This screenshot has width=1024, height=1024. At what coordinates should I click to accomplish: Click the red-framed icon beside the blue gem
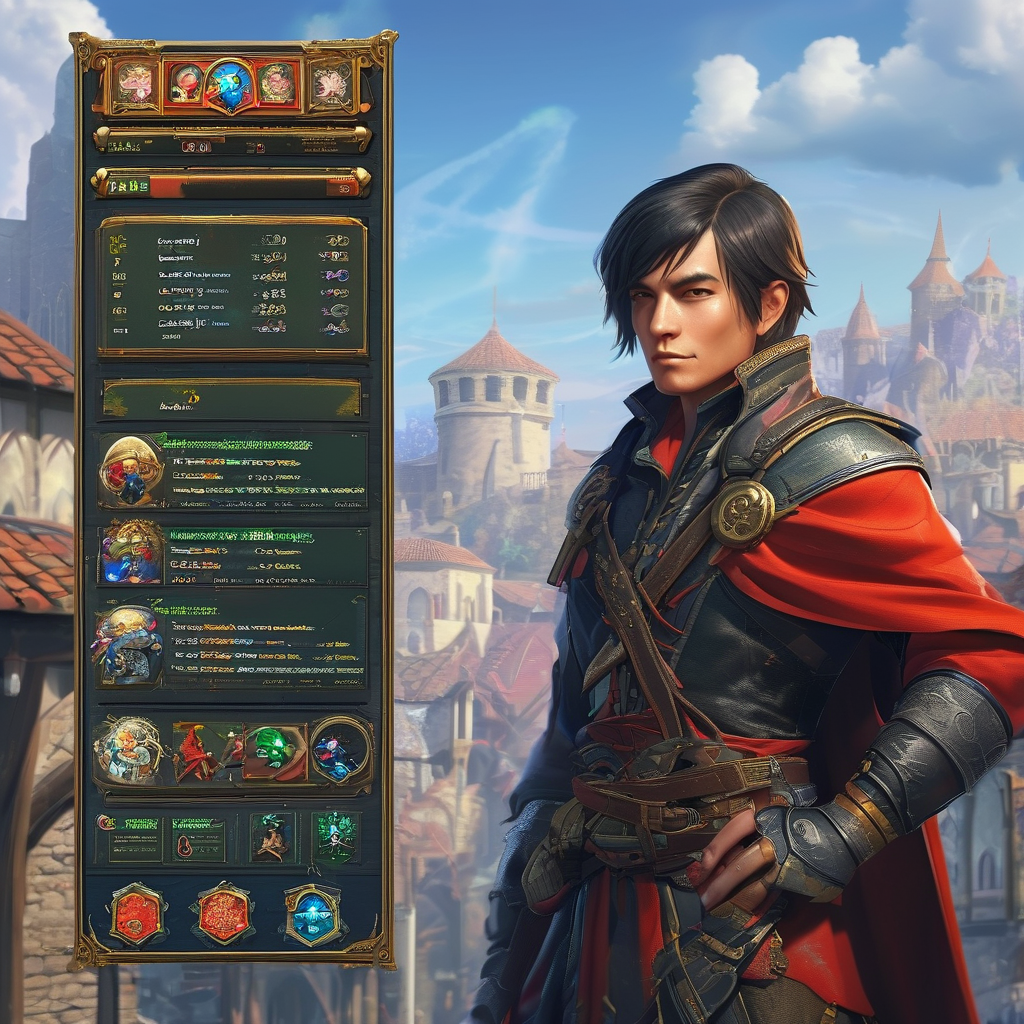pyautogui.click(x=186, y=83)
